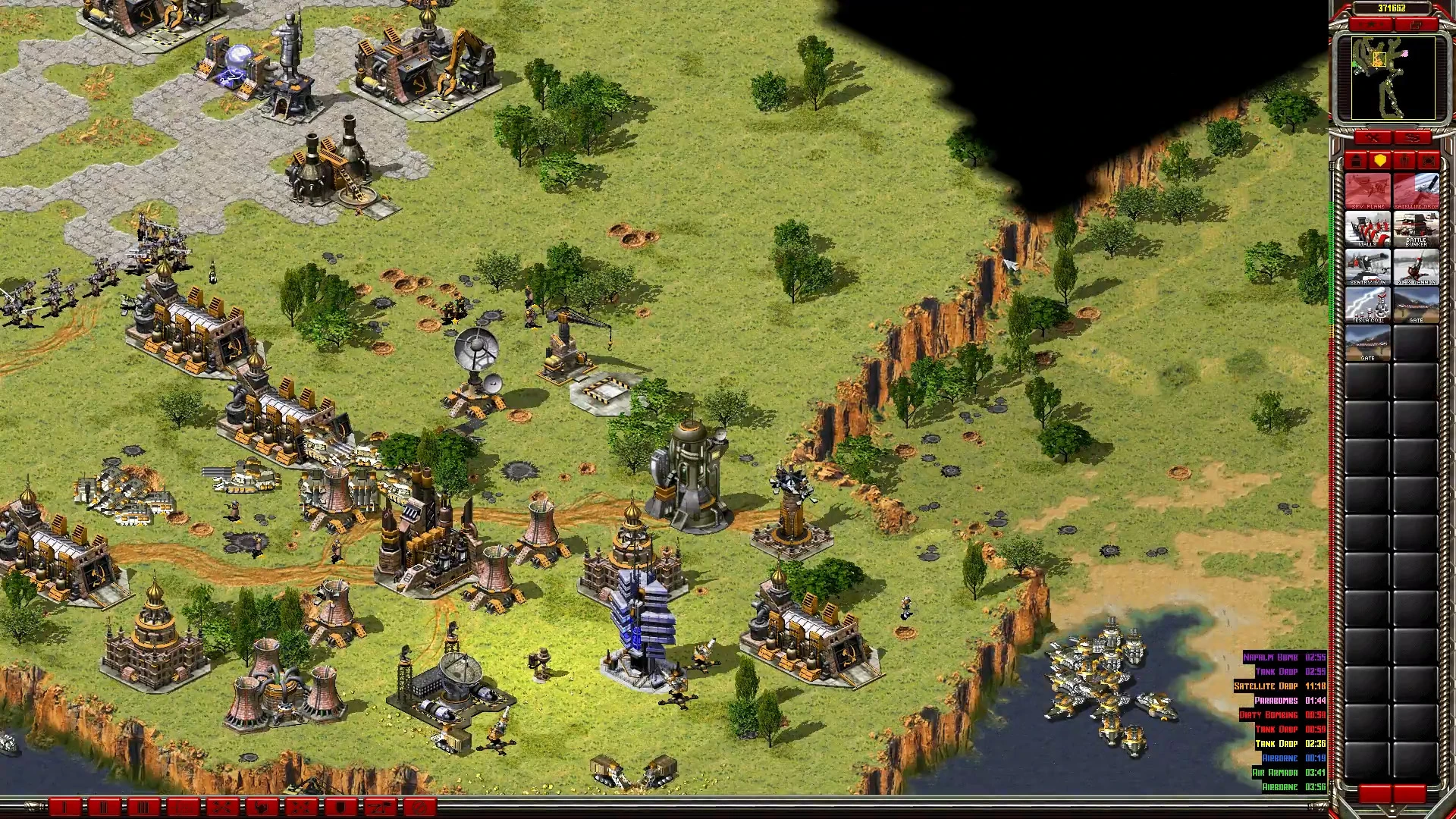Screen dimensions: 1456x819
Task: Select the Spy Plane support power
Action: [1367, 191]
